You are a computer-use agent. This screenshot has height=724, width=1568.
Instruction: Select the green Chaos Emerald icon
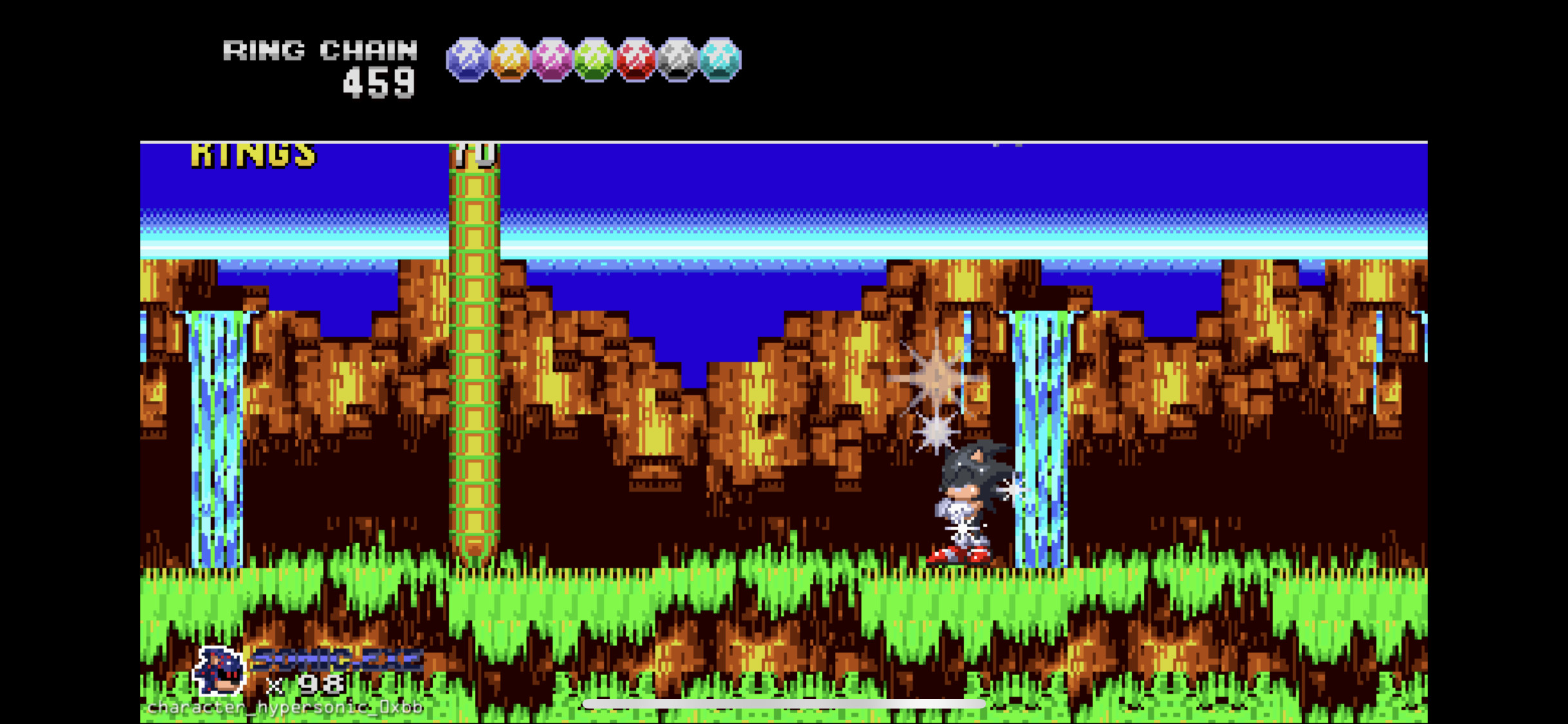[594, 61]
